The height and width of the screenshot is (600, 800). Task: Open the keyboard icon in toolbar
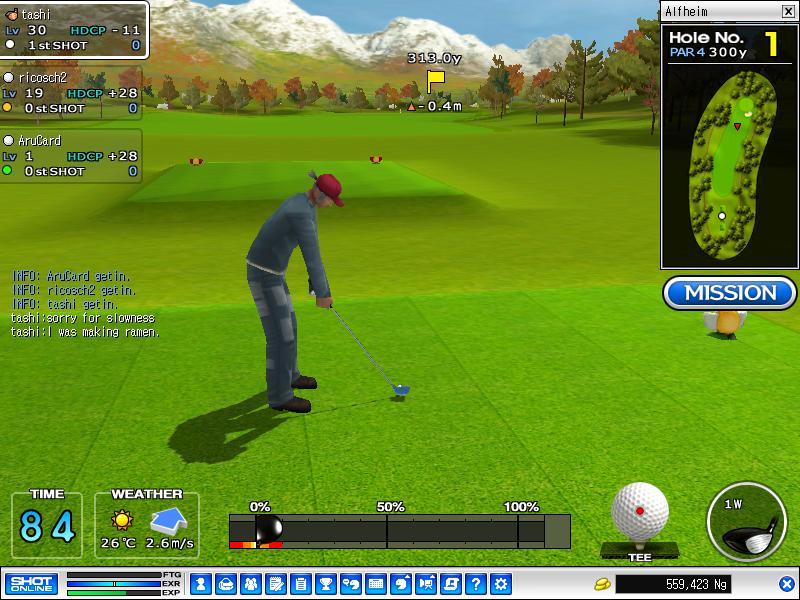pos(376,583)
